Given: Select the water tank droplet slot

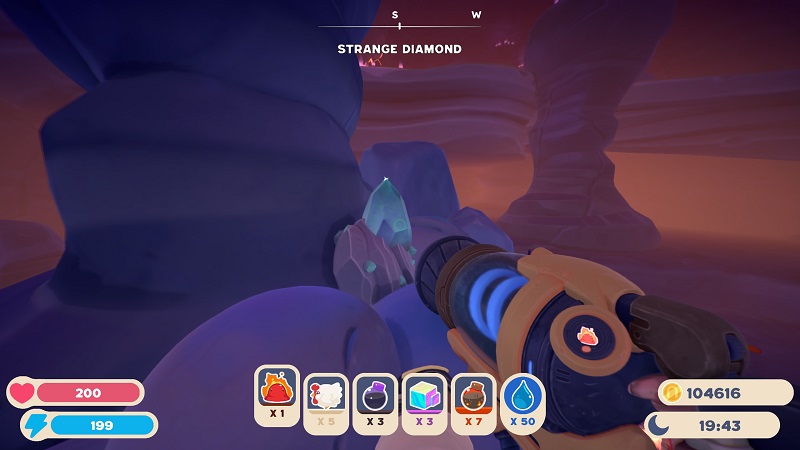Looking at the screenshot, I should pyautogui.click(x=522, y=398).
